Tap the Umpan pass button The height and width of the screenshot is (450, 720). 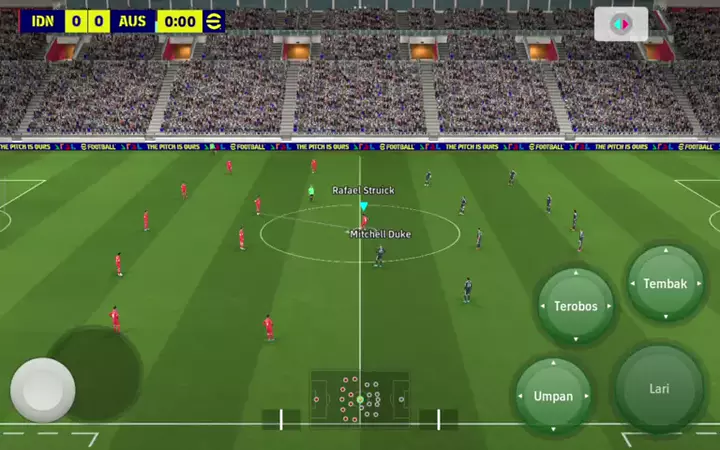tap(553, 396)
